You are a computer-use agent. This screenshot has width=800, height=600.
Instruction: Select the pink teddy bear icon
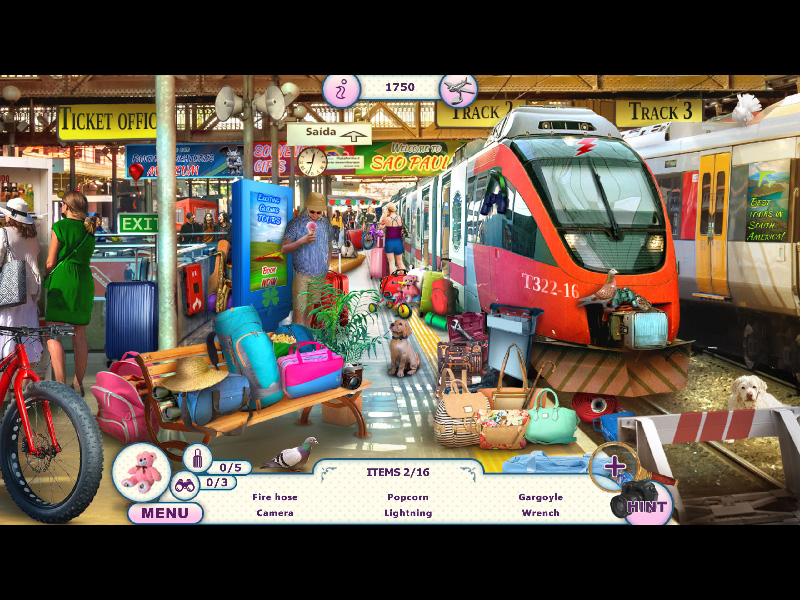point(141,470)
